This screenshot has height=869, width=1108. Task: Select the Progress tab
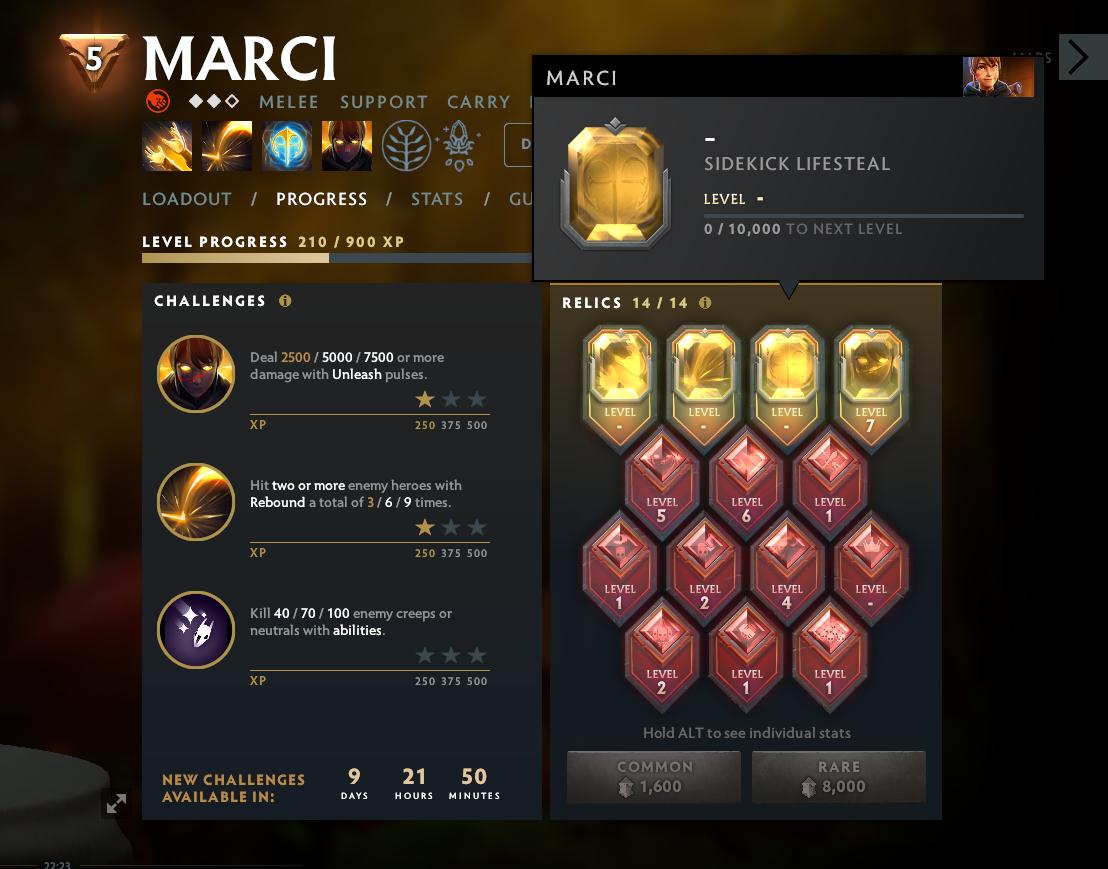coord(321,199)
